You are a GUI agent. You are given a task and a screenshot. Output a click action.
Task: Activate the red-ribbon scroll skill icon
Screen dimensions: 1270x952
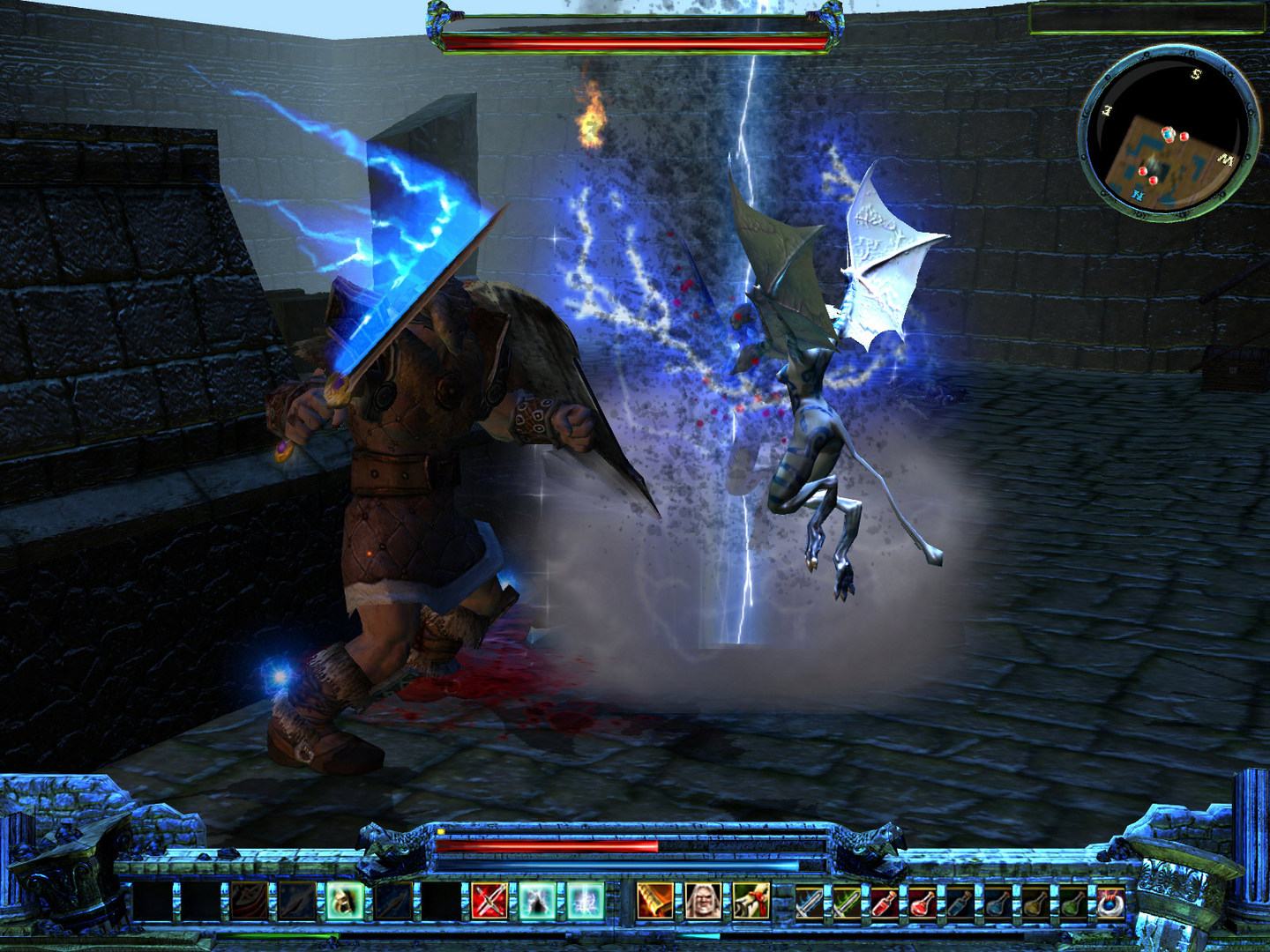[x=750, y=901]
